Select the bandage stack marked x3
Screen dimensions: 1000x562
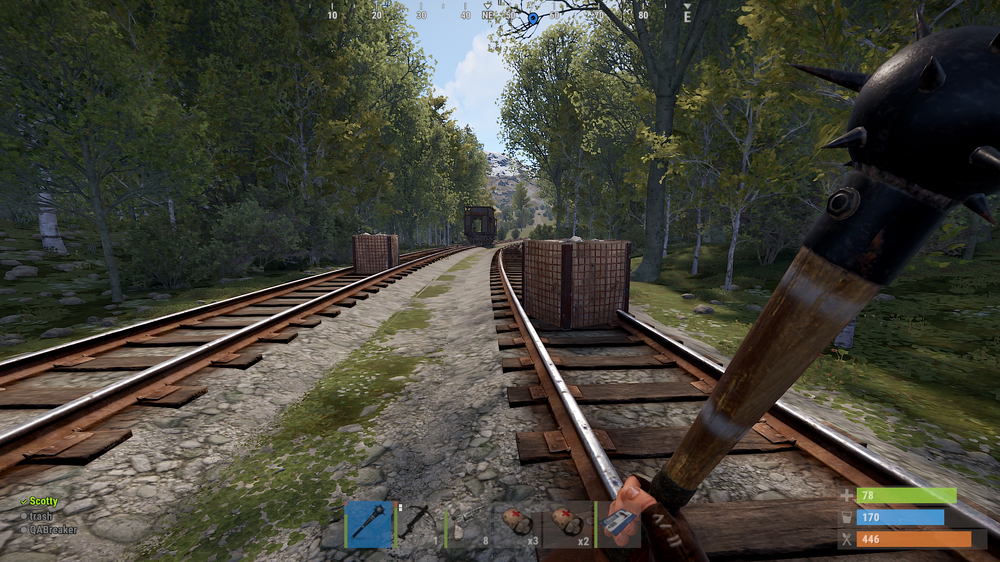point(519,525)
